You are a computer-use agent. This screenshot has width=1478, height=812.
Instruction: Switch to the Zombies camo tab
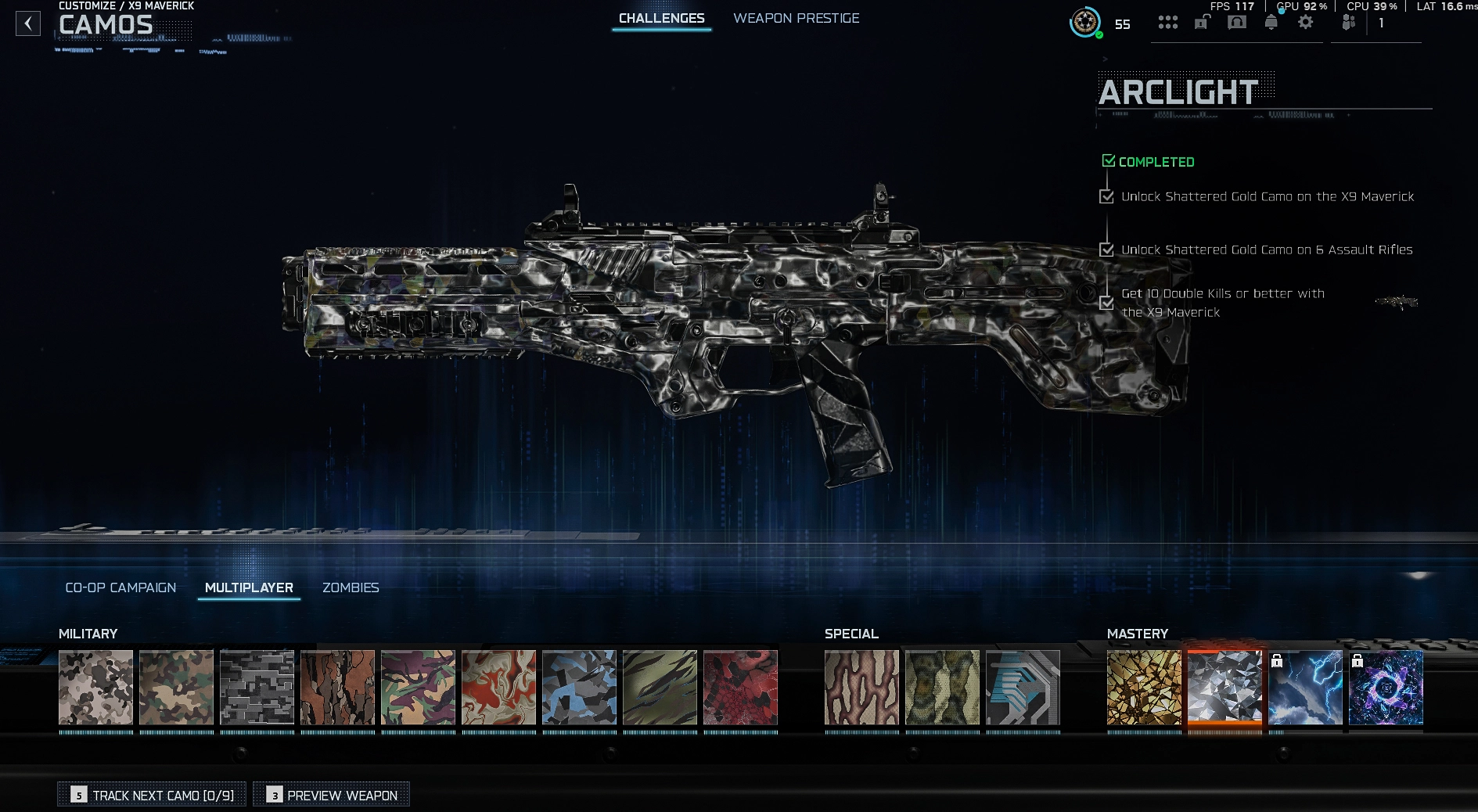pos(351,587)
